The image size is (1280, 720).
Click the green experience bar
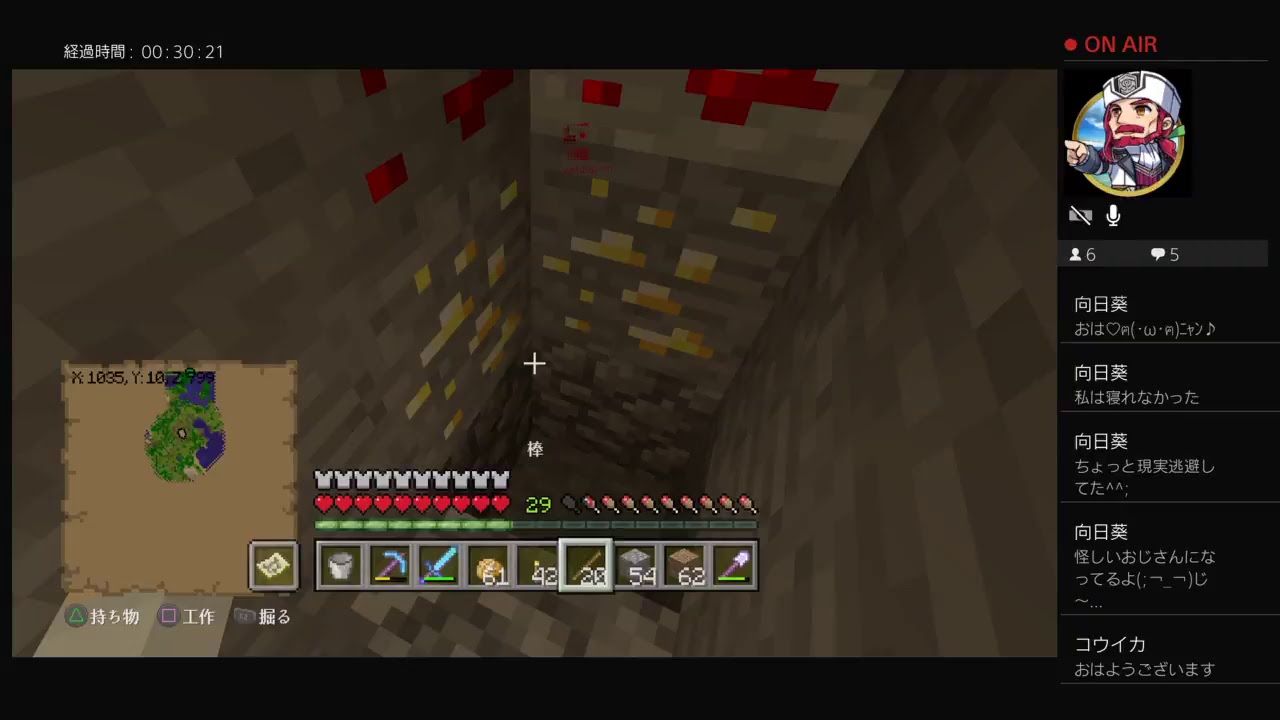(x=537, y=522)
